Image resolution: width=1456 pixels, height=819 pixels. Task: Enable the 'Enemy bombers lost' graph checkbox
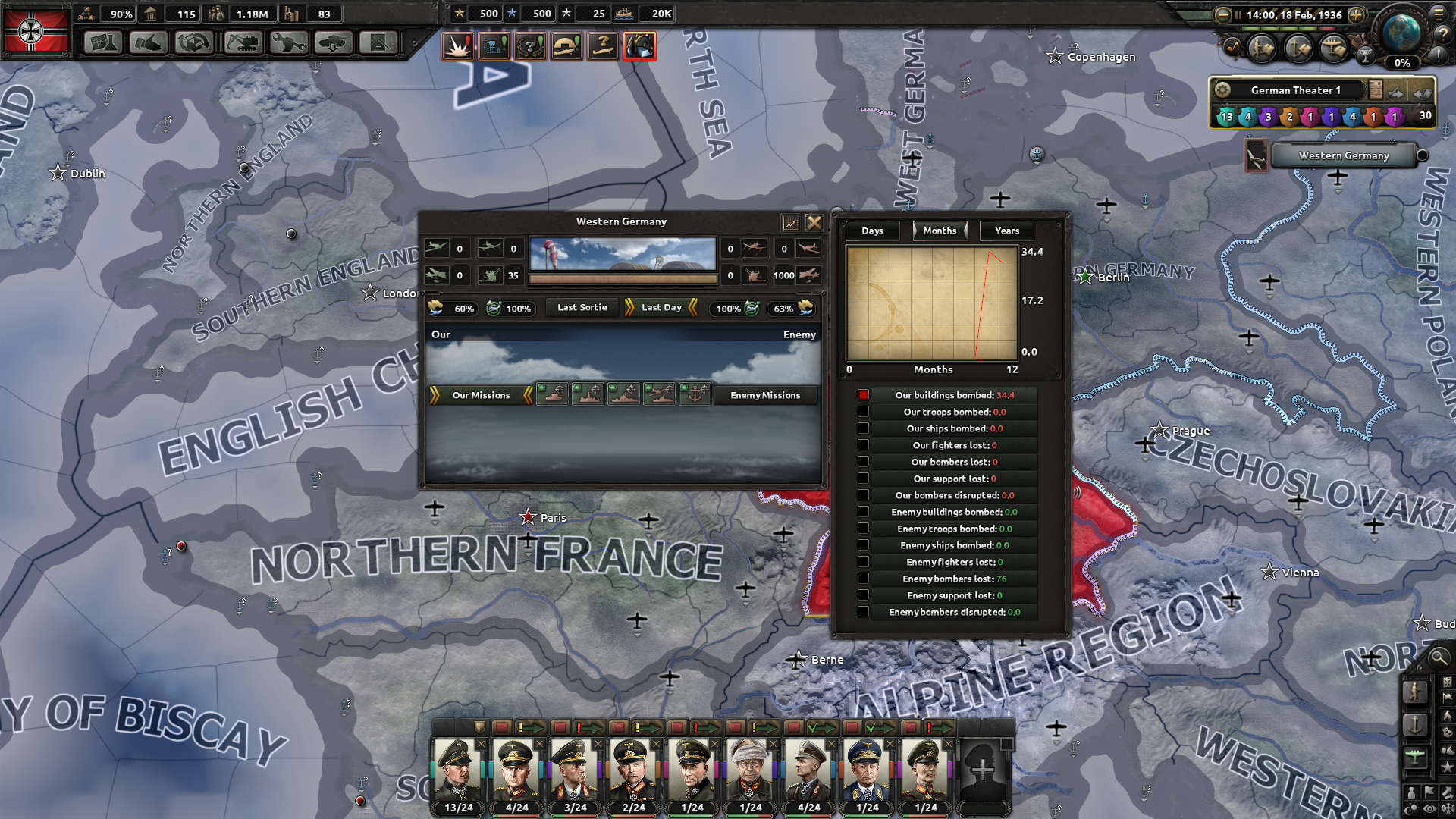[x=864, y=578]
